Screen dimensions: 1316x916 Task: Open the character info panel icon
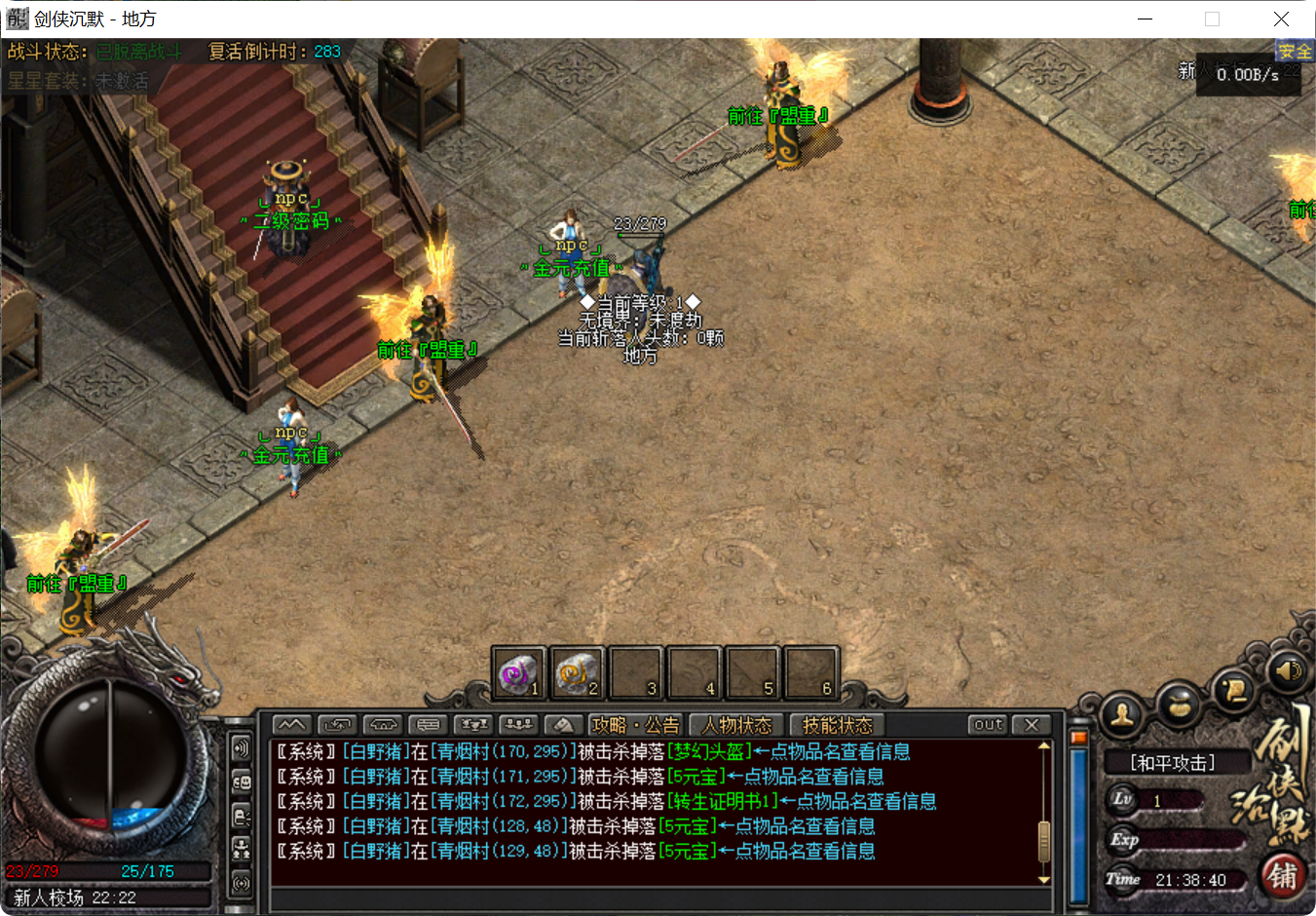(1121, 714)
